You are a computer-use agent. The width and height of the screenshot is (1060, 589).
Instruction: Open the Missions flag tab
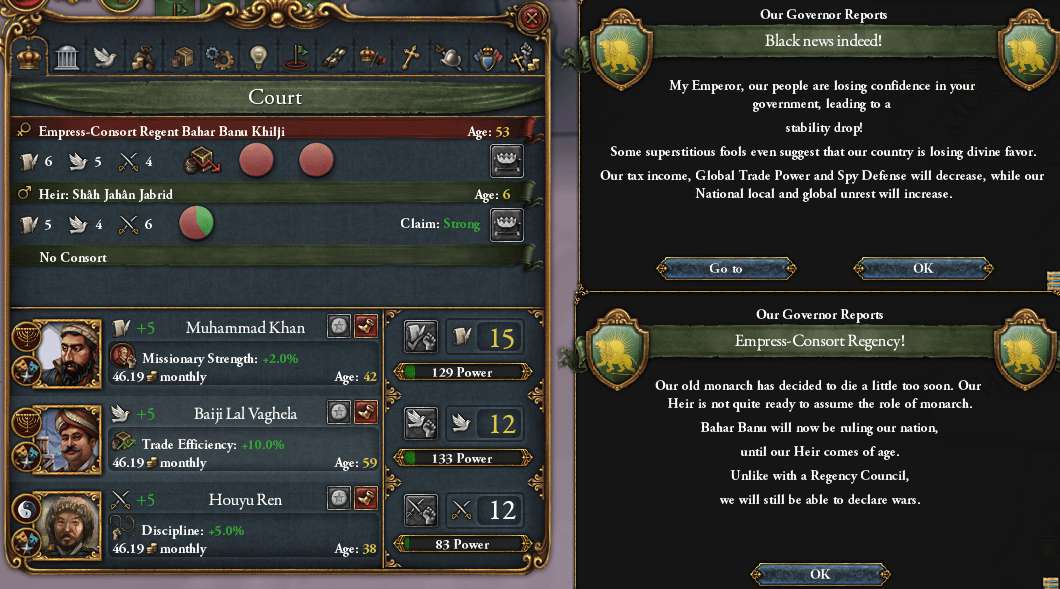pyautogui.click(x=295, y=57)
